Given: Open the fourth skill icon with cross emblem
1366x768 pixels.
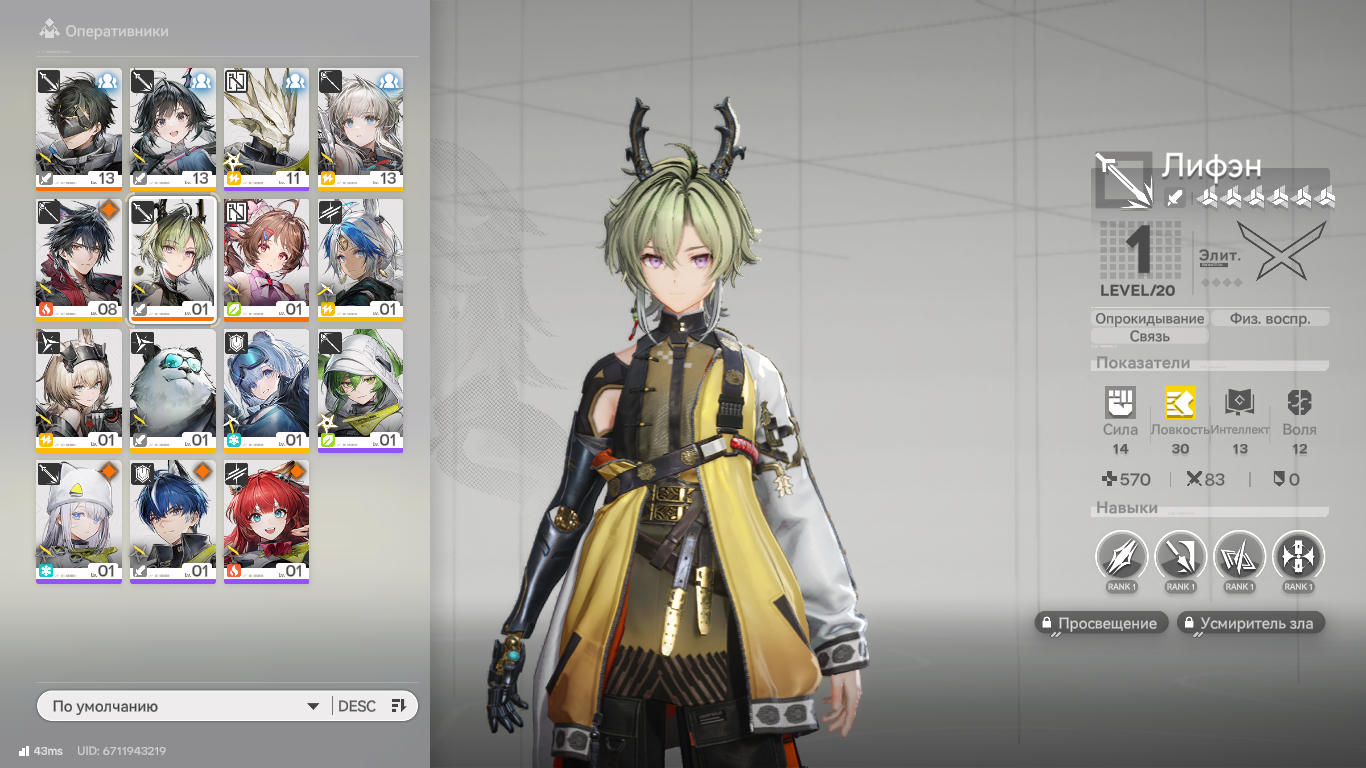Looking at the screenshot, I should coord(1298,556).
